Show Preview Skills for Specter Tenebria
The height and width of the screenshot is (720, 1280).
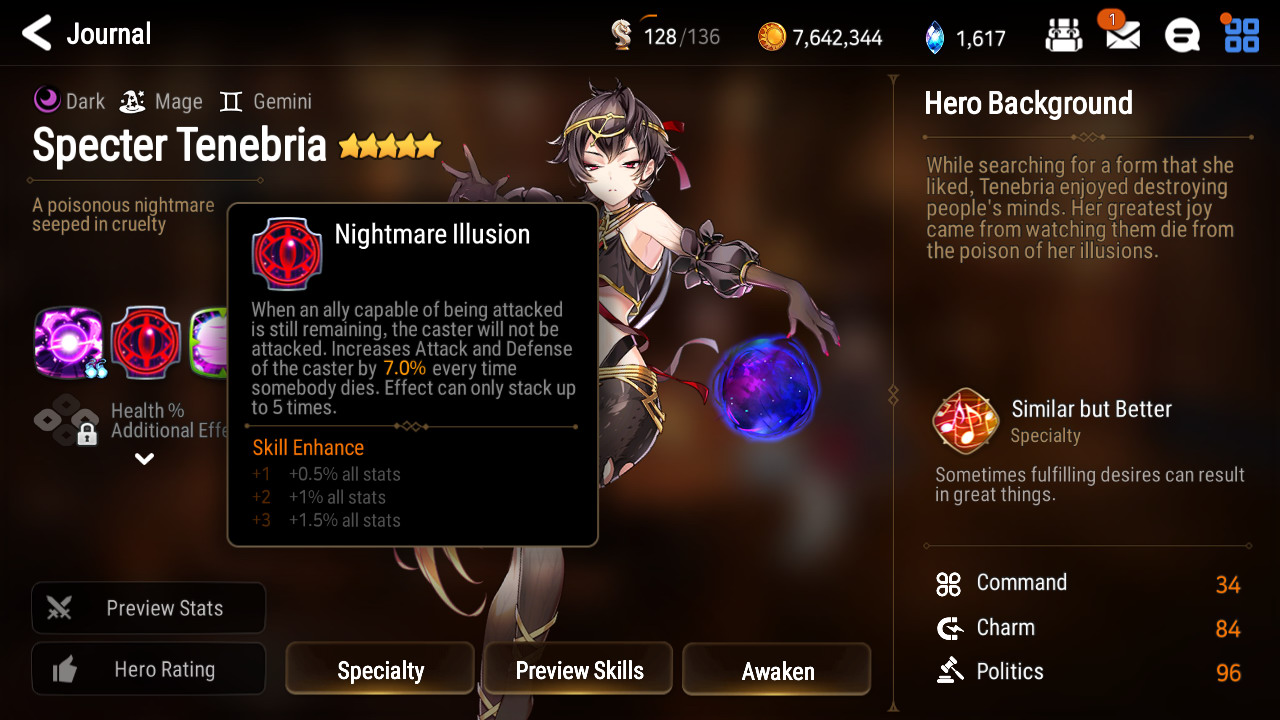[579, 670]
